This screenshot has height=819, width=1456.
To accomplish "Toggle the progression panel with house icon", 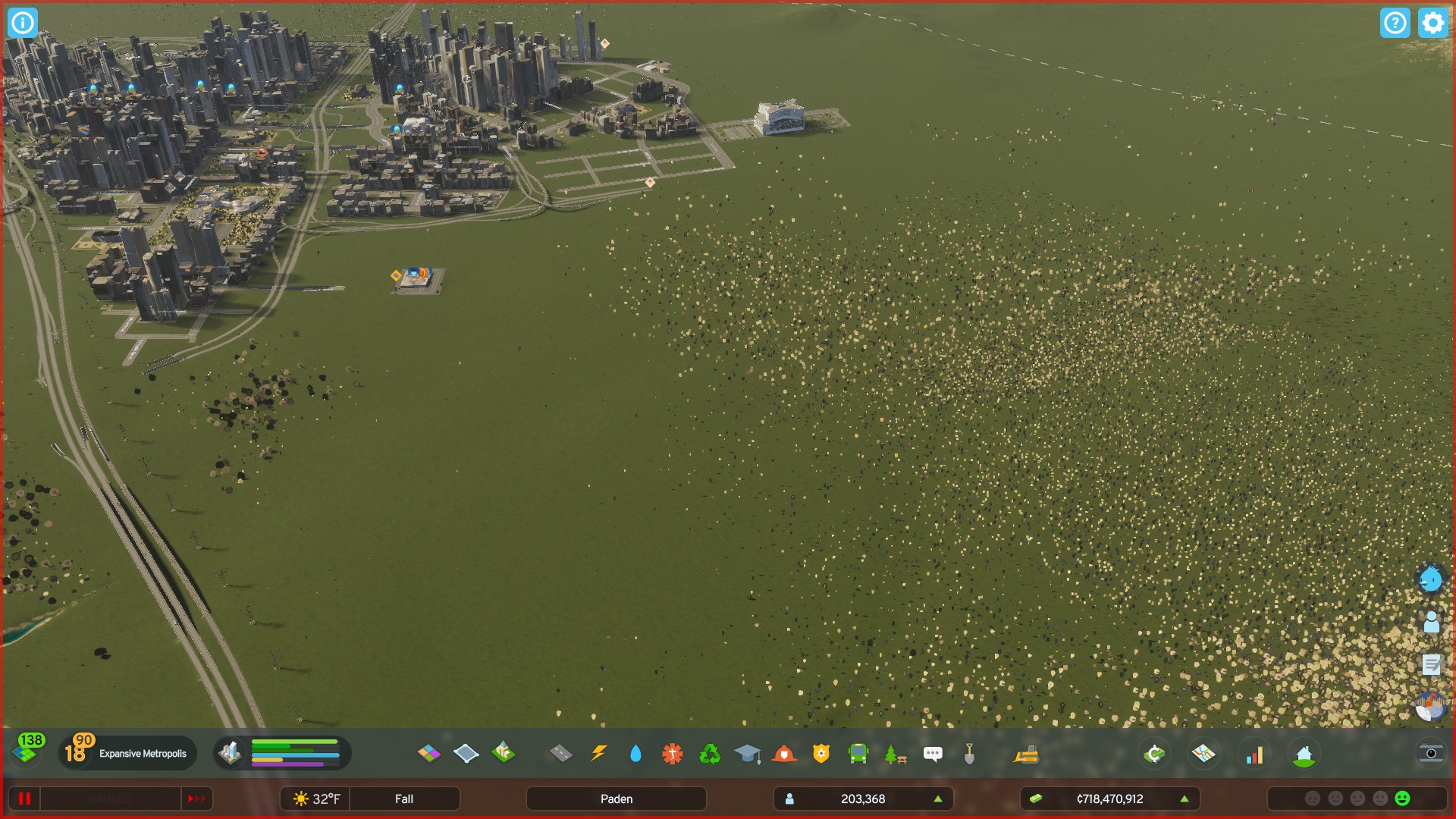I will (1304, 754).
